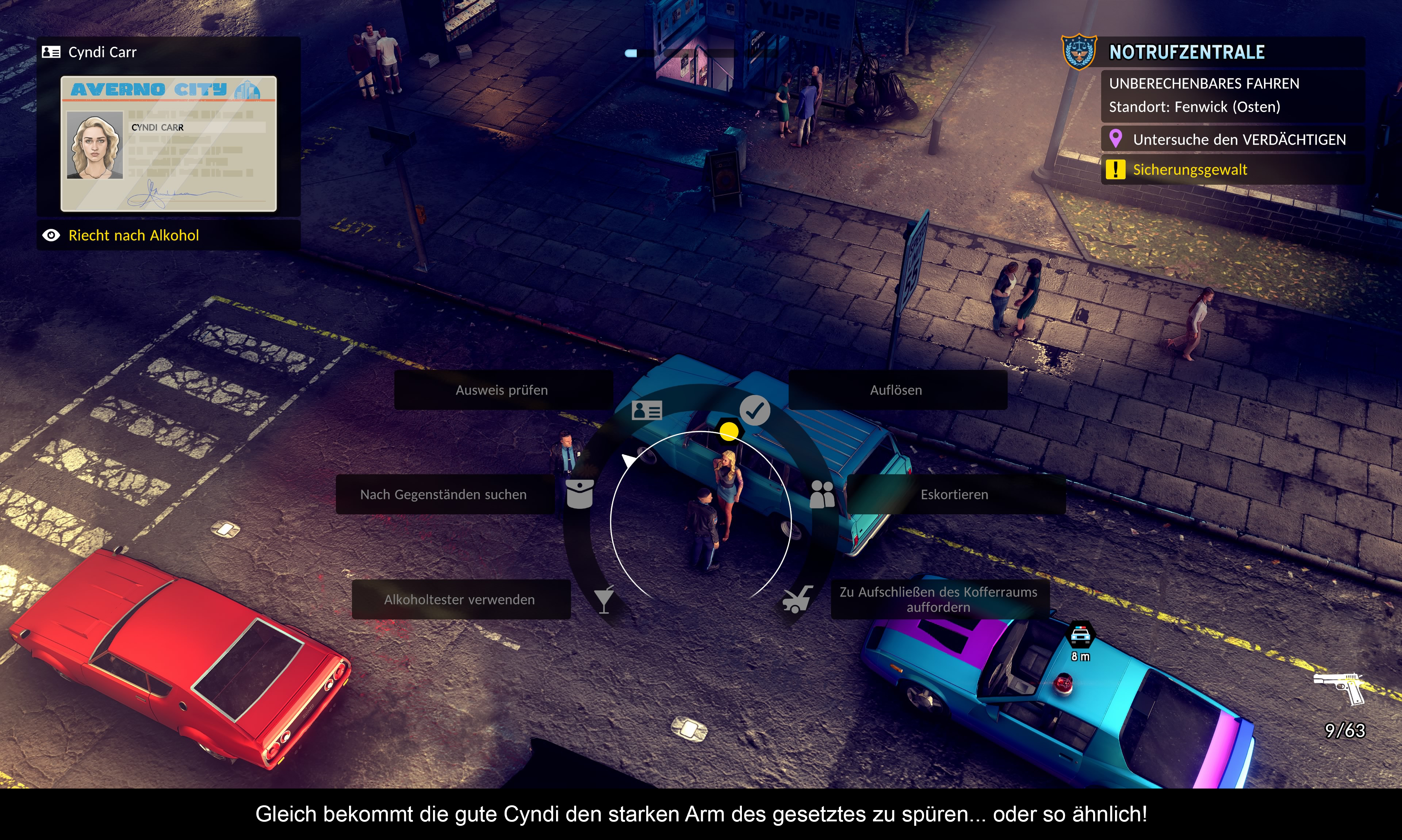Select the pistol weapon icon
This screenshot has width=1402, height=840.
point(1341,688)
